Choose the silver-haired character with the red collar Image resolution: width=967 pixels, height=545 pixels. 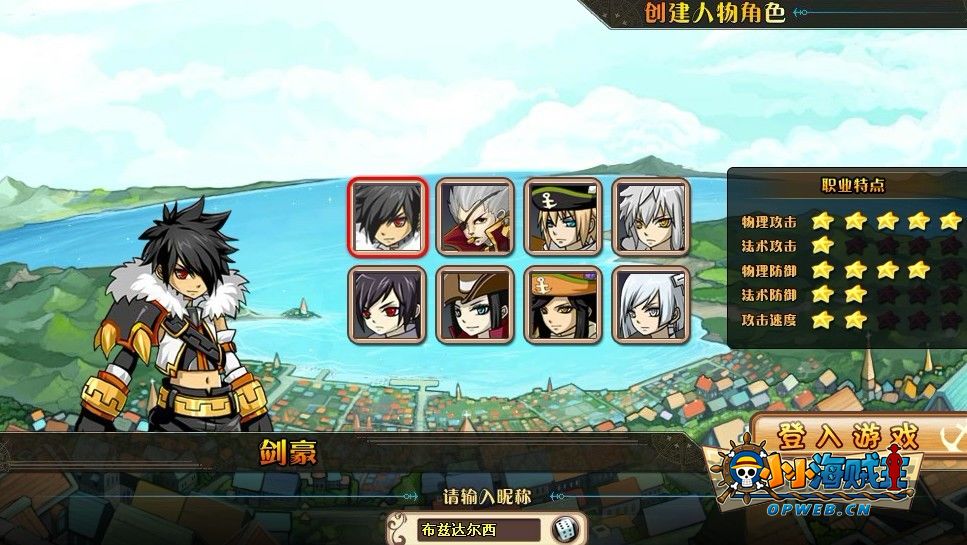(475, 216)
